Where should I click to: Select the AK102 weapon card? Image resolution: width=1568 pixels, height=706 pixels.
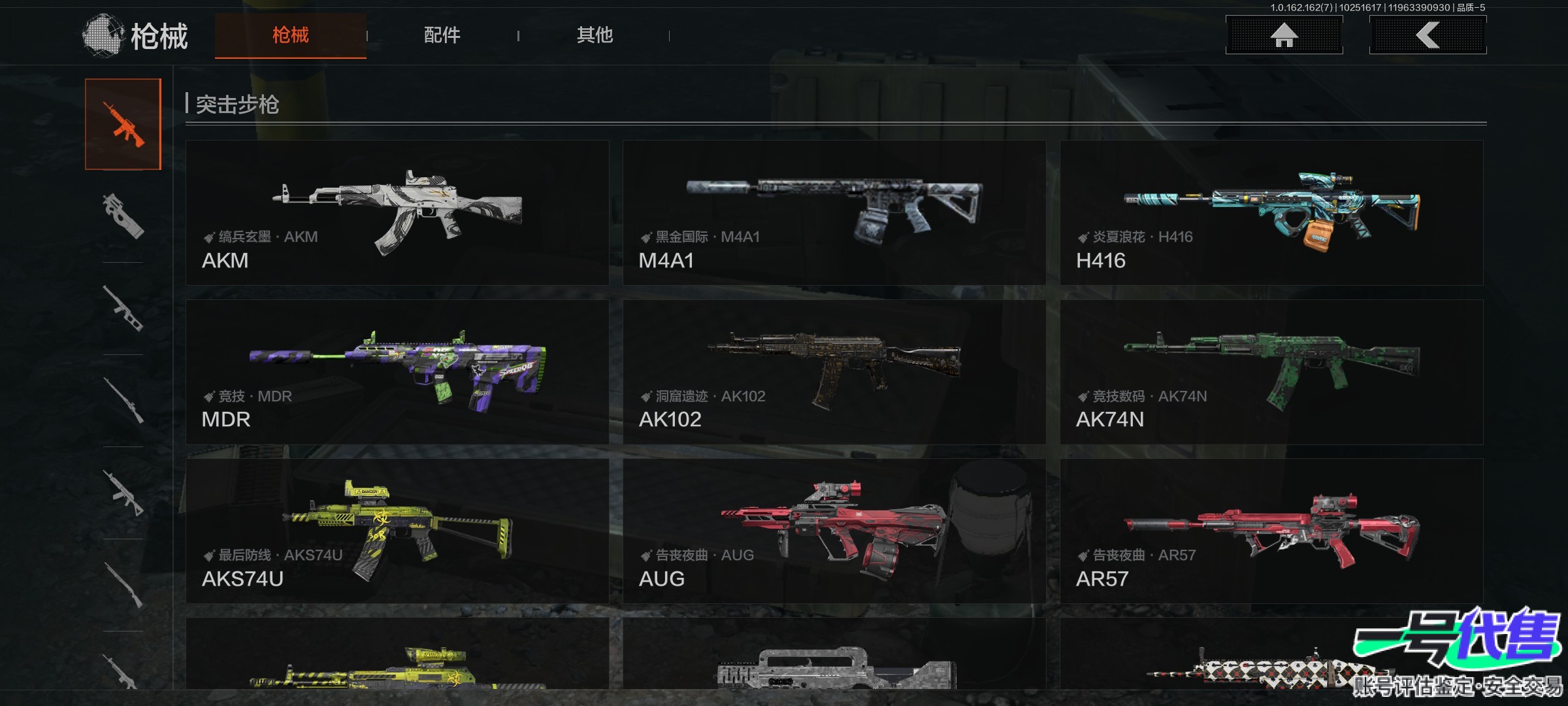click(834, 372)
